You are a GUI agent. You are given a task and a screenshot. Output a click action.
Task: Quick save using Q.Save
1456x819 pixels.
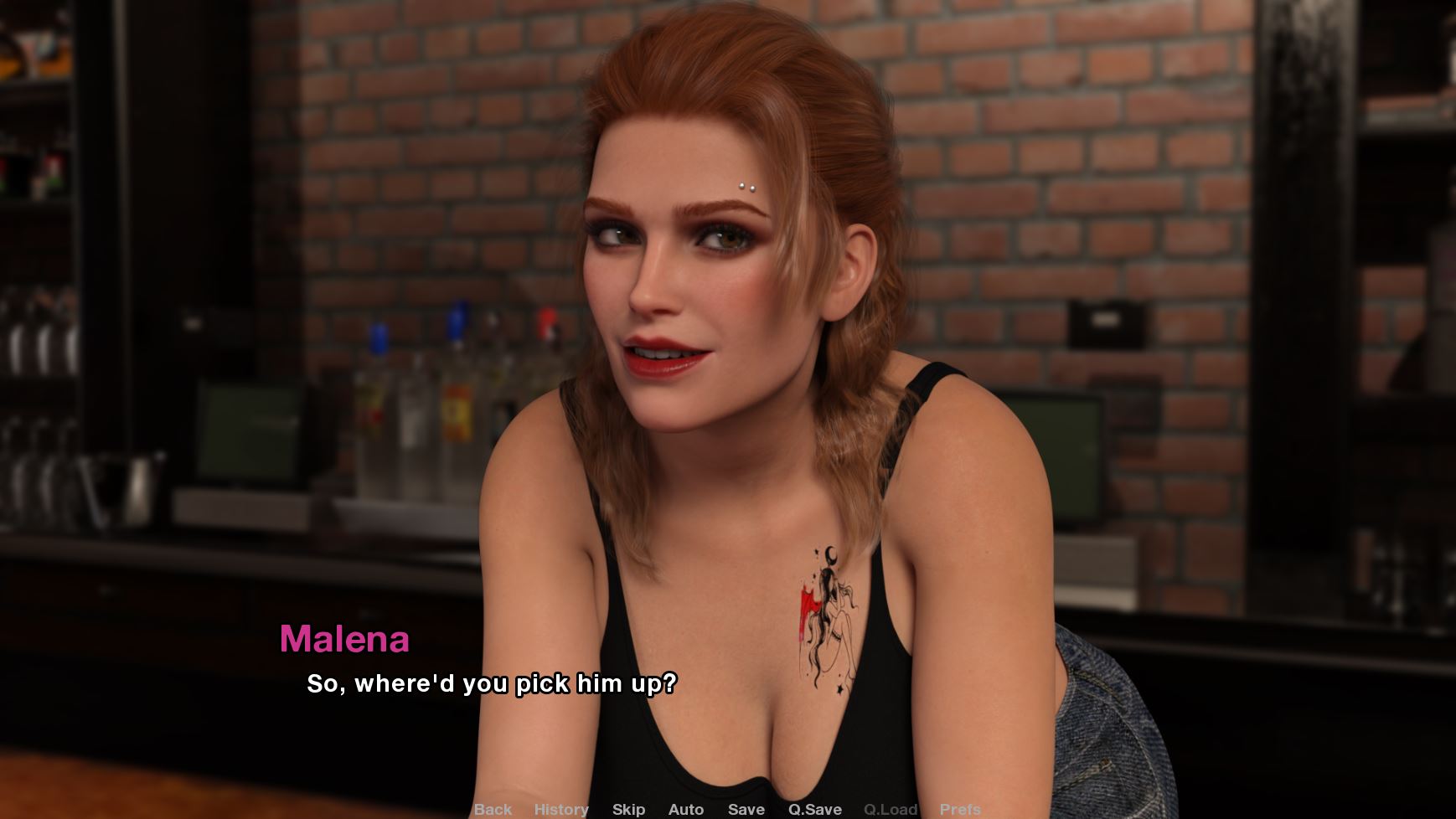[814, 809]
